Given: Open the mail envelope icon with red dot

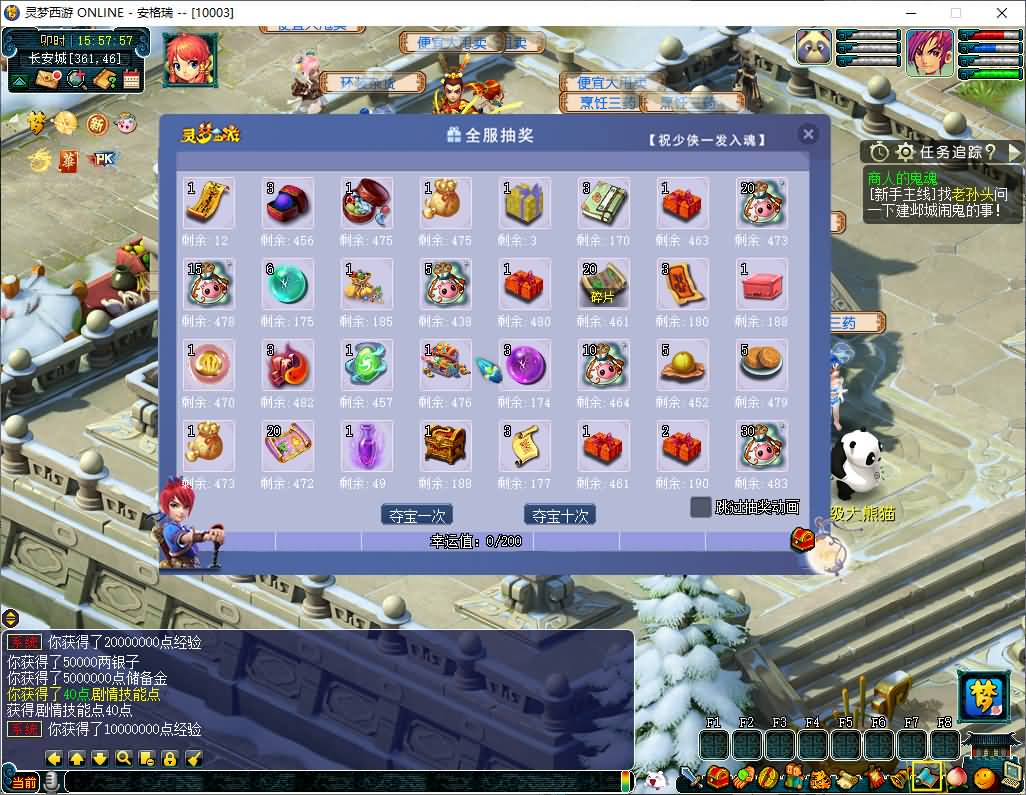Looking at the screenshot, I should click(48, 80).
